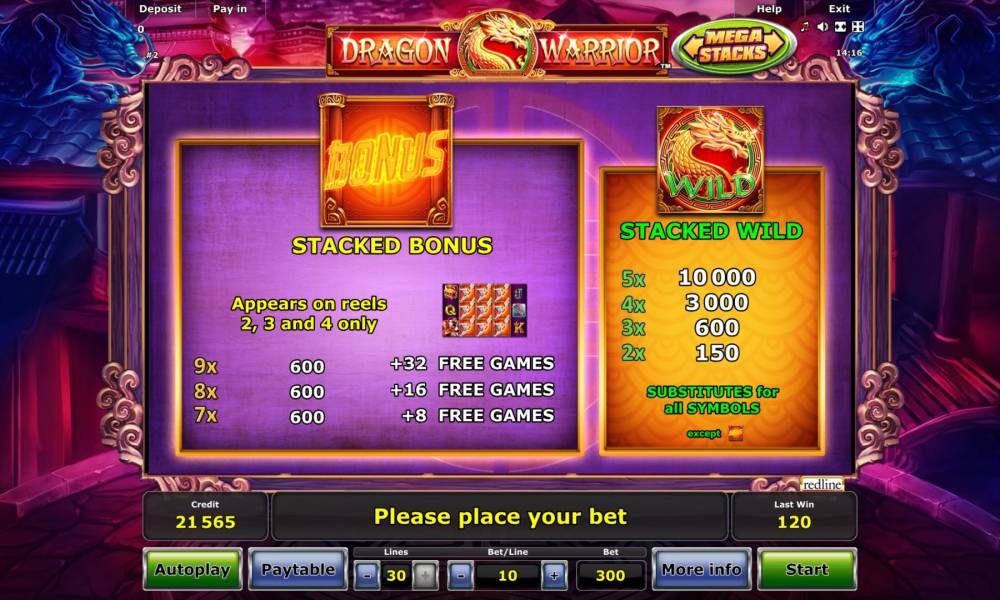Screen dimensions: 1000x600
Task: Start the spin with the Start button
Action: (806, 570)
